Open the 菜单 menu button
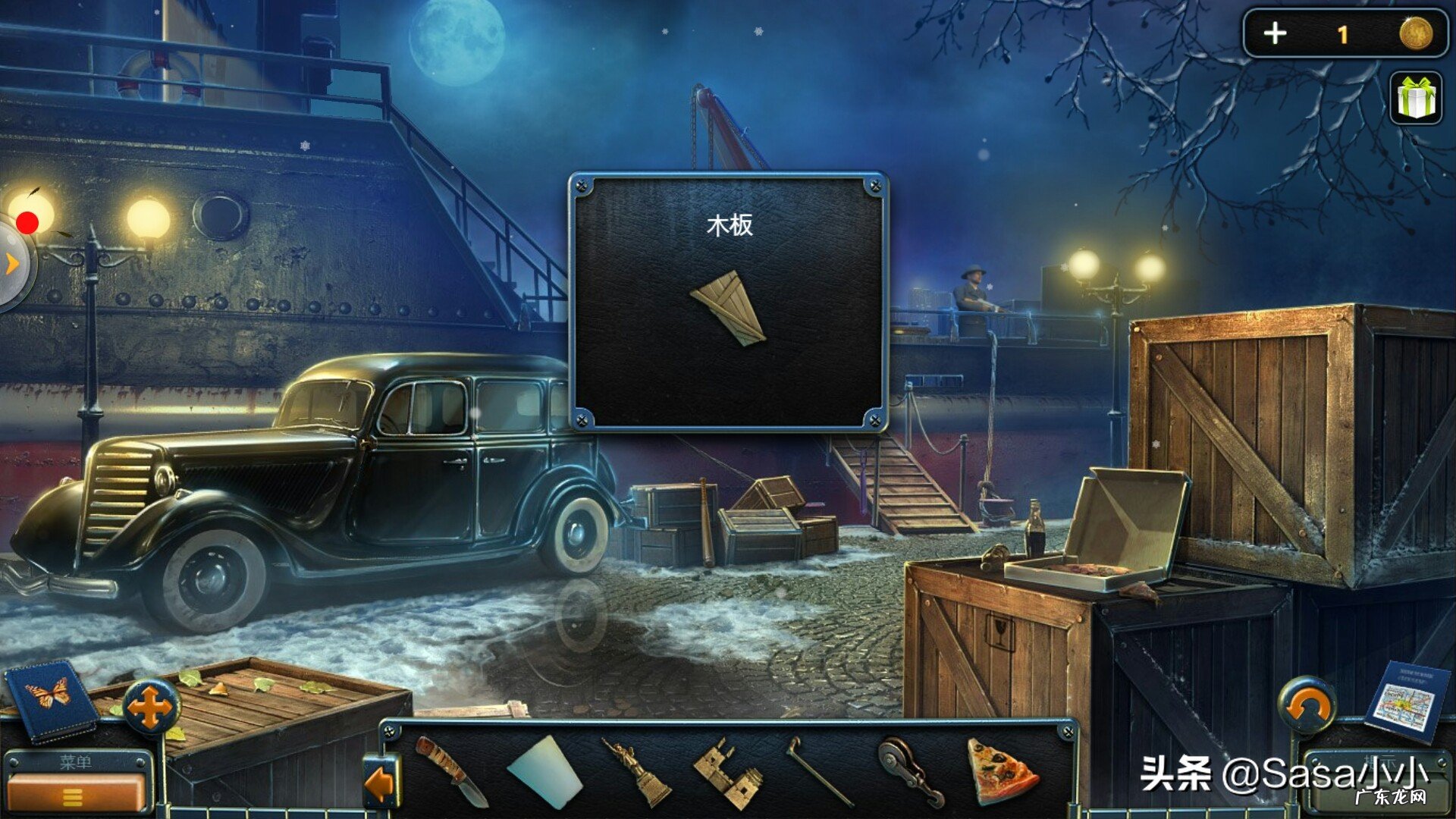The image size is (1456, 819). pos(74,789)
